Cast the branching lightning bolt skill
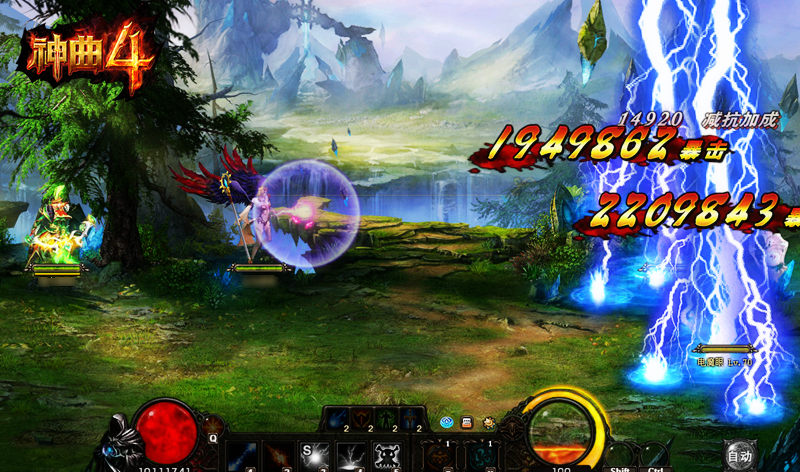The width and height of the screenshot is (800, 472). coord(352,456)
